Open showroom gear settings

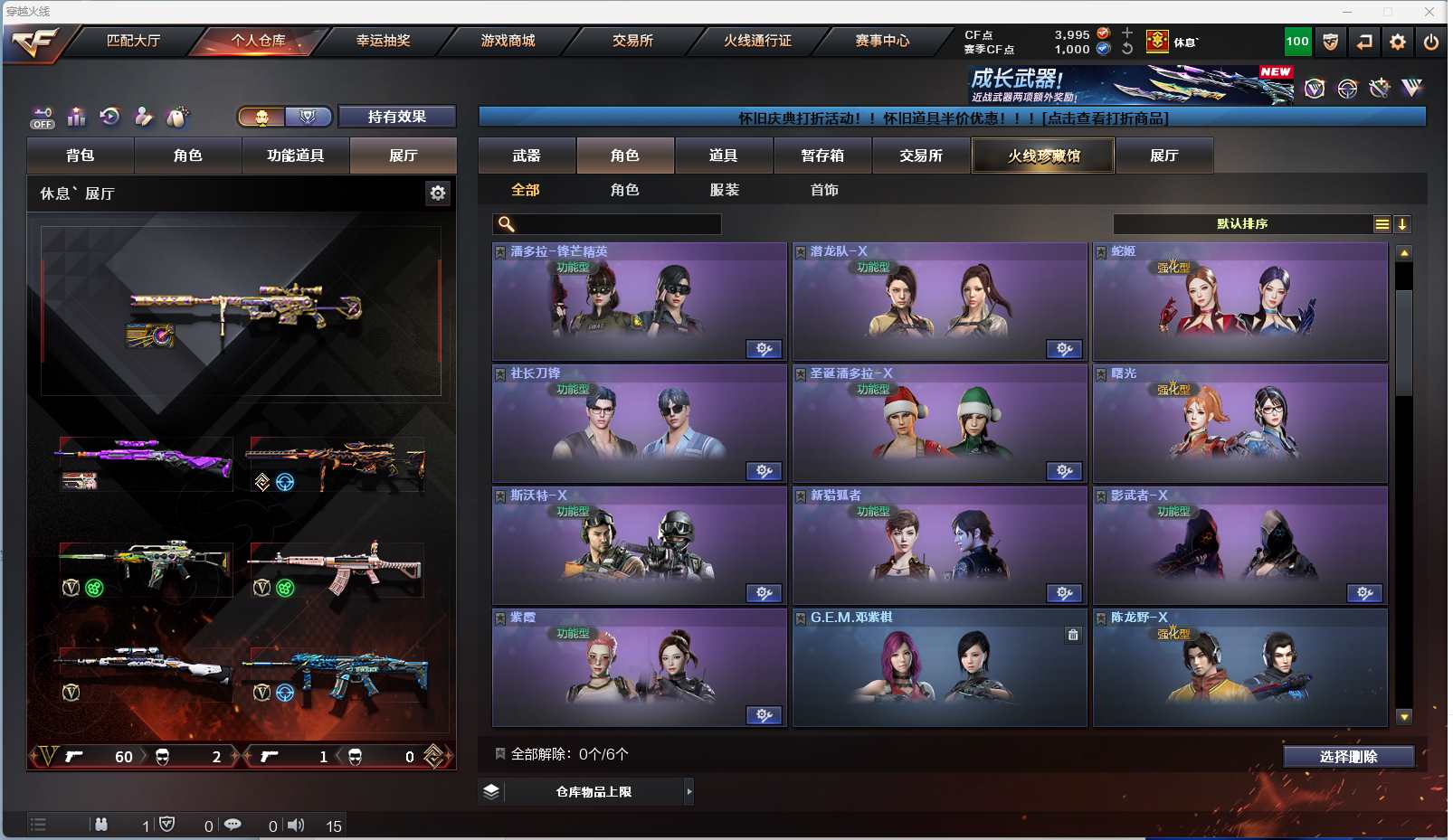coord(438,193)
